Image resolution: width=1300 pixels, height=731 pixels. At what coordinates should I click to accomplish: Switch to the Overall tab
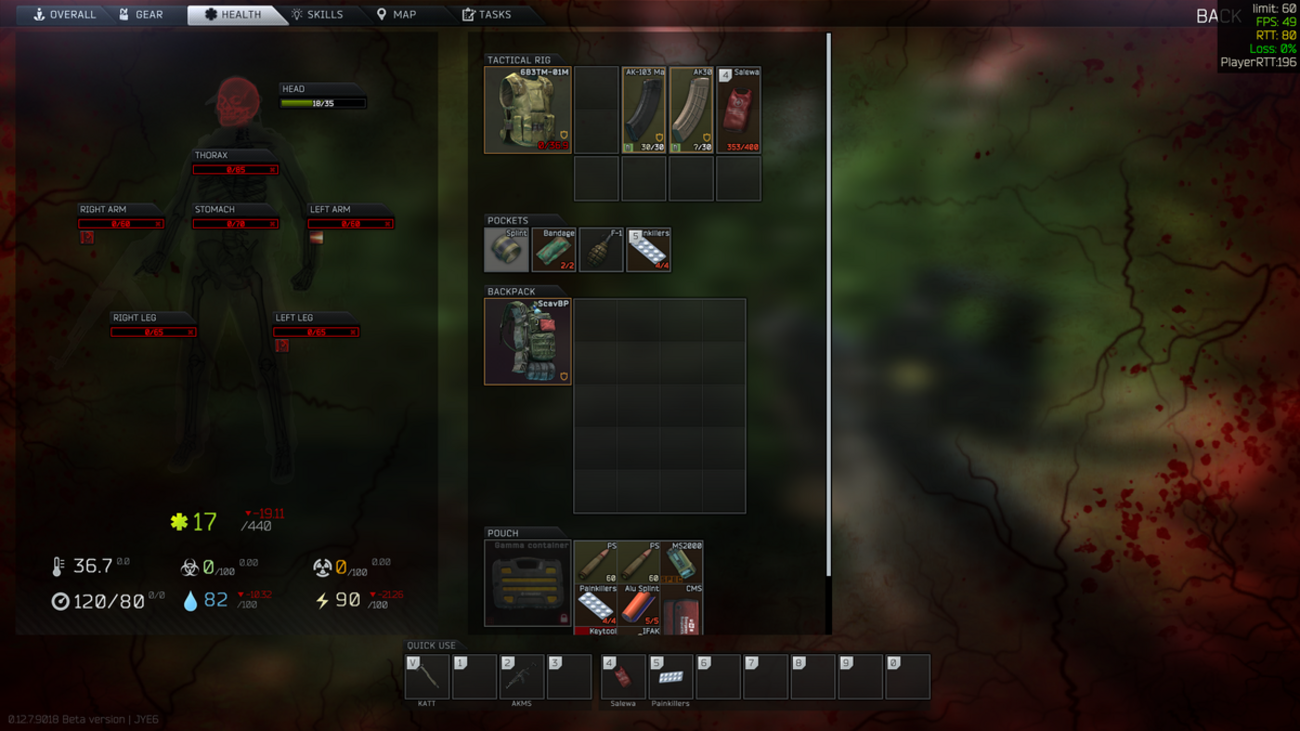pos(65,15)
